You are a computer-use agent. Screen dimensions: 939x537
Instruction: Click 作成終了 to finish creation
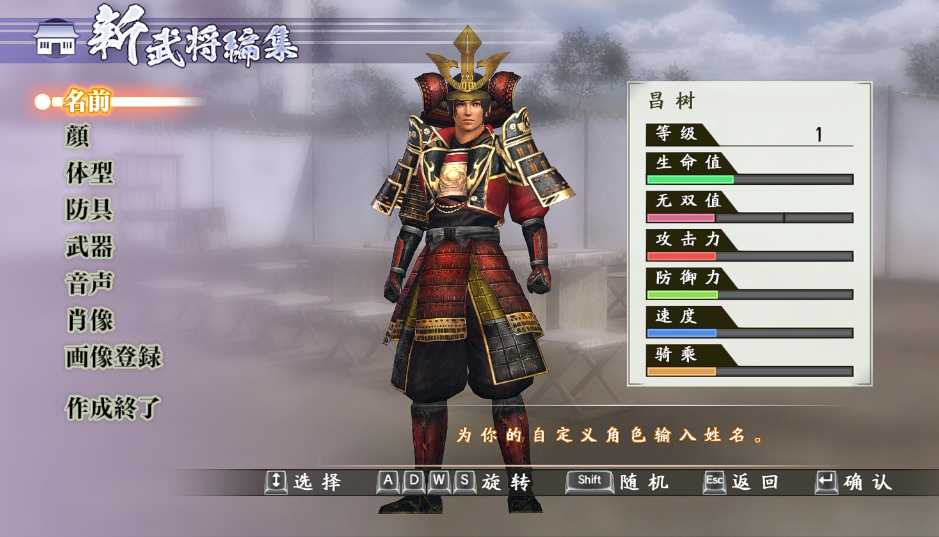click(x=113, y=408)
